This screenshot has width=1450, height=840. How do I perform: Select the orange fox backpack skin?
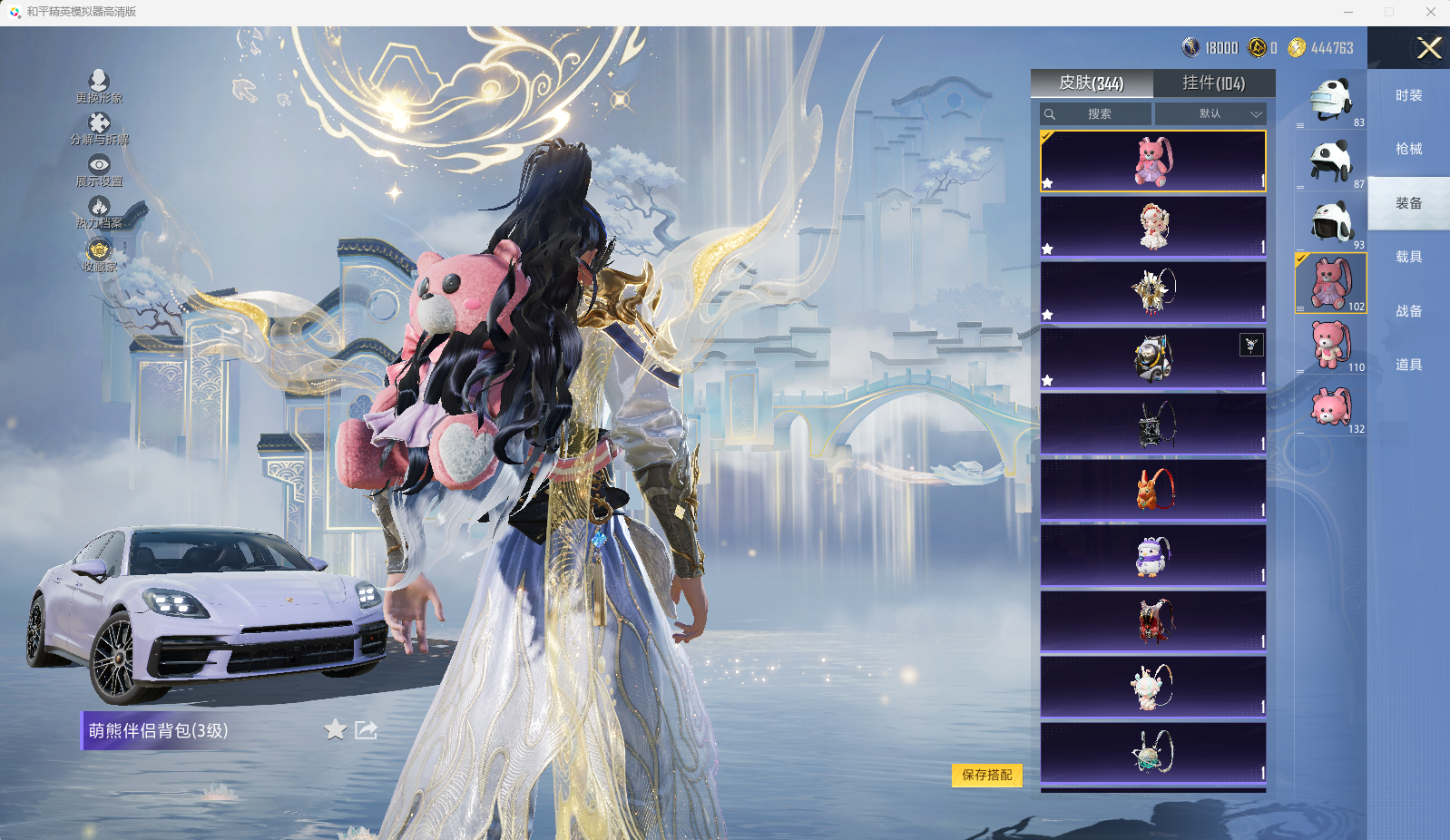click(1152, 490)
